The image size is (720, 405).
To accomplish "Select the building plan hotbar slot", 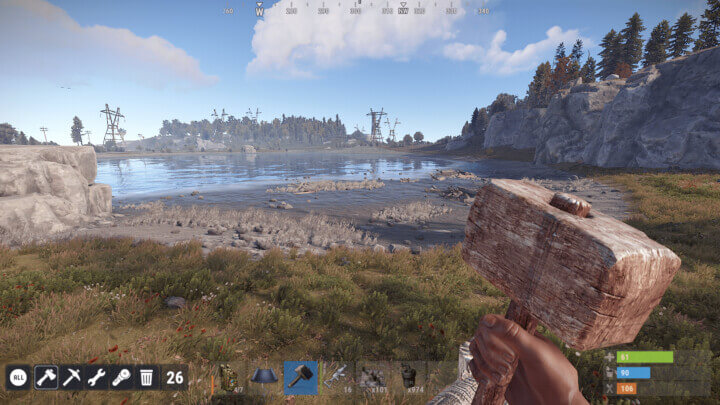I will coord(264,377).
